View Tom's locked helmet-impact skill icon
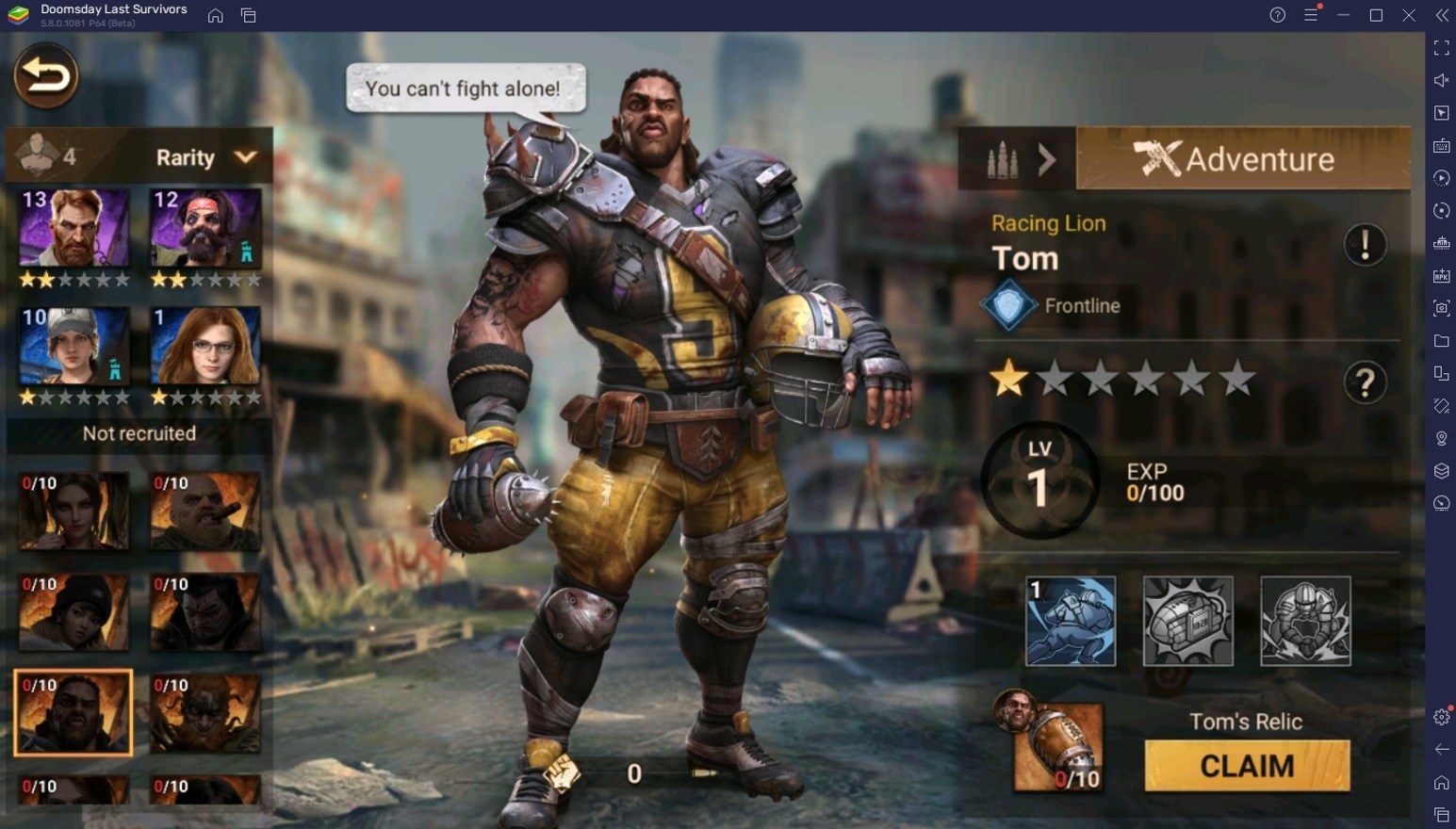Screen dimensions: 1456x829 coord(1187,622)
